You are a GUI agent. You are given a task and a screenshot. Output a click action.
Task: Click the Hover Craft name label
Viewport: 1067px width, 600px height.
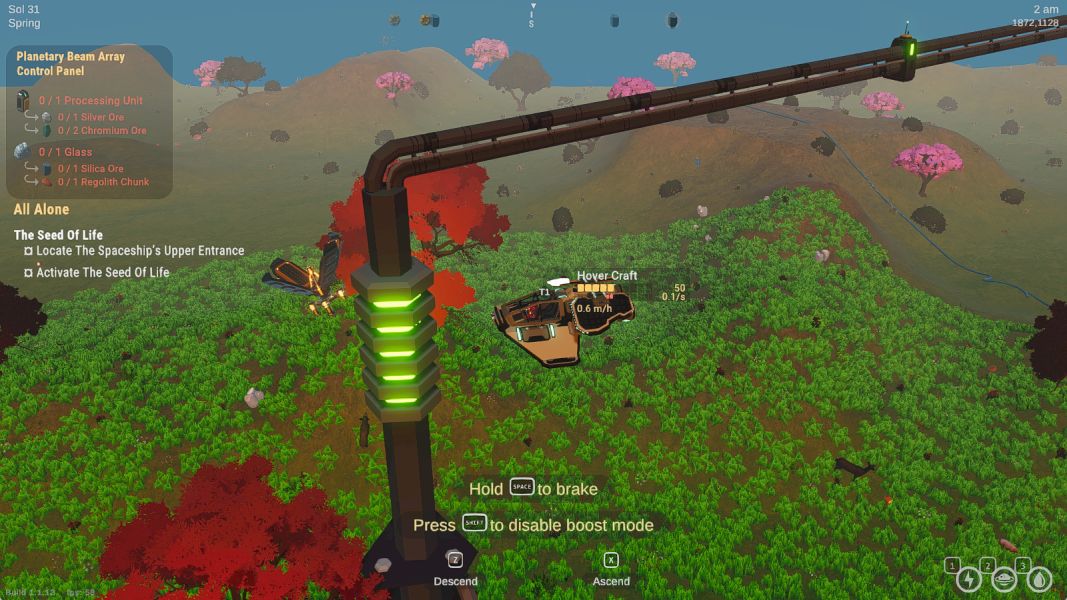607,276
